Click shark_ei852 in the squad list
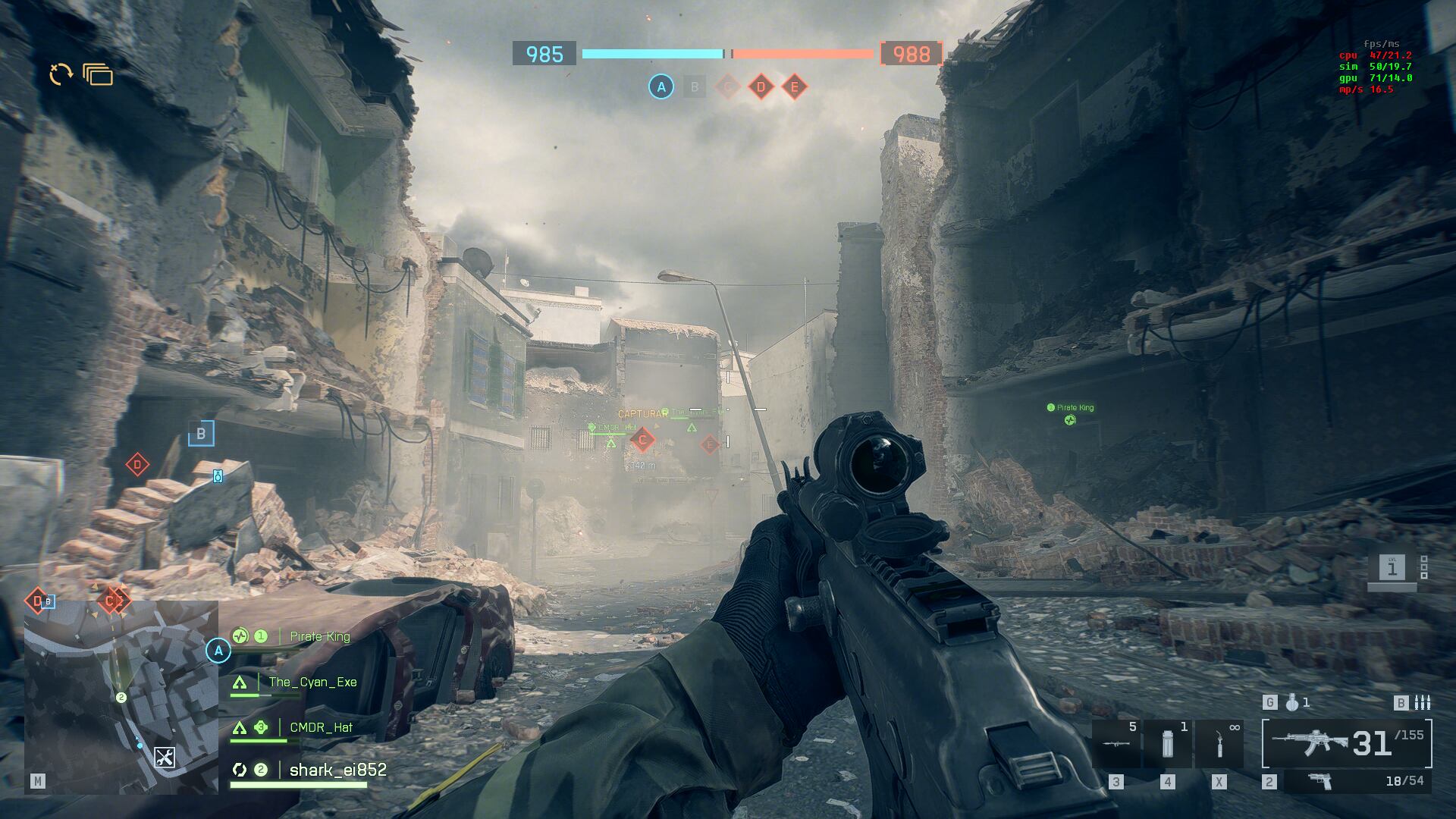Image resolution: width=1456 pixels, height=819 pixels. pos(337,770)
